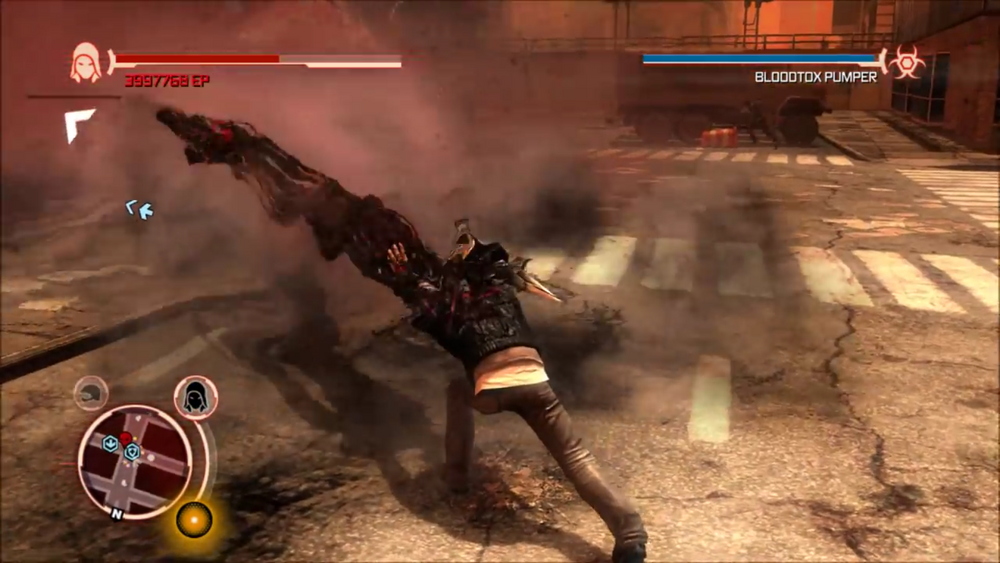1000x563 pixels.
Task: Click the blue down-arrow hexagon on minimap
Action: 110,443
